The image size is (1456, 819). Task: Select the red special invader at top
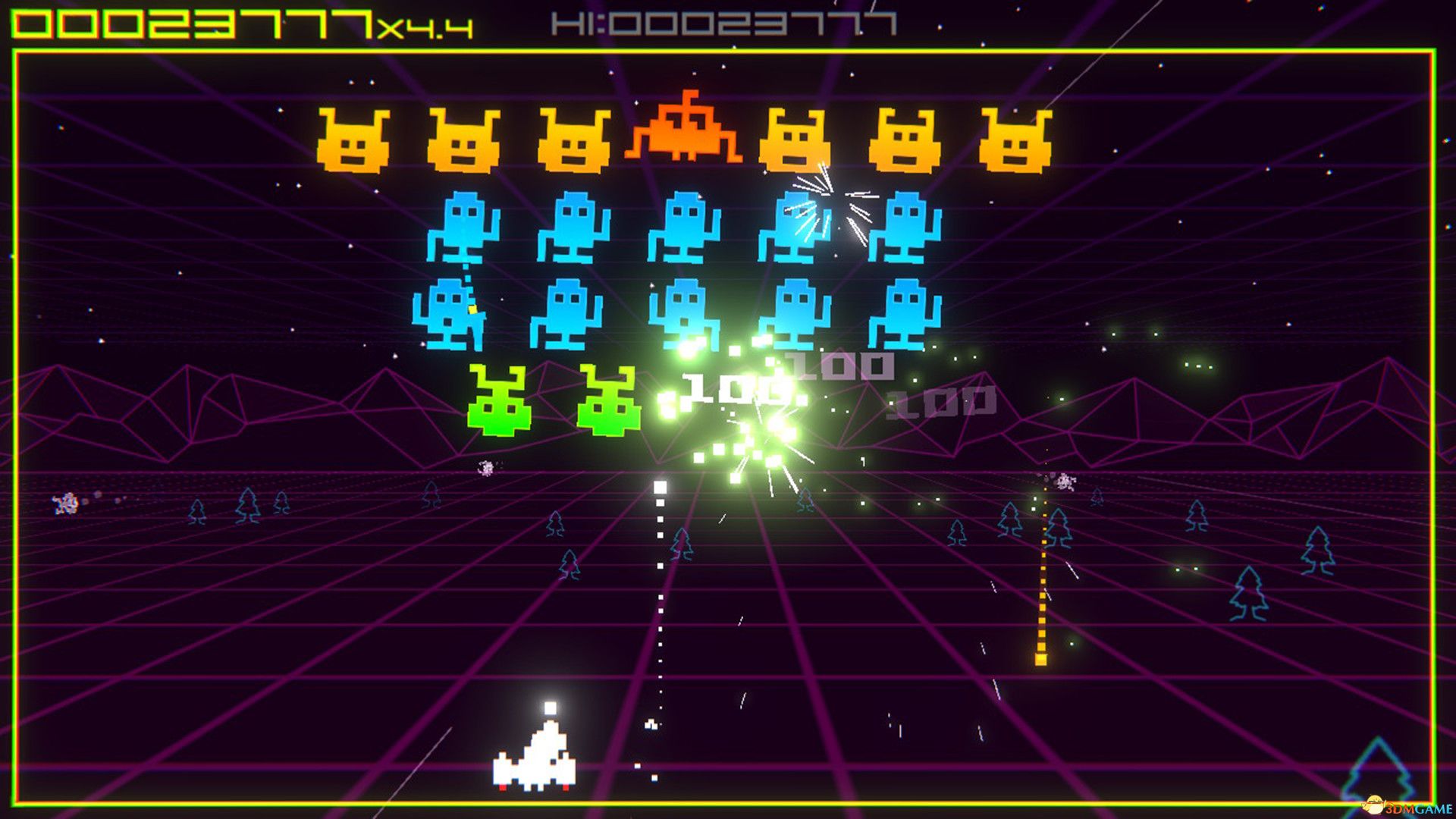(x=686, y=133)
